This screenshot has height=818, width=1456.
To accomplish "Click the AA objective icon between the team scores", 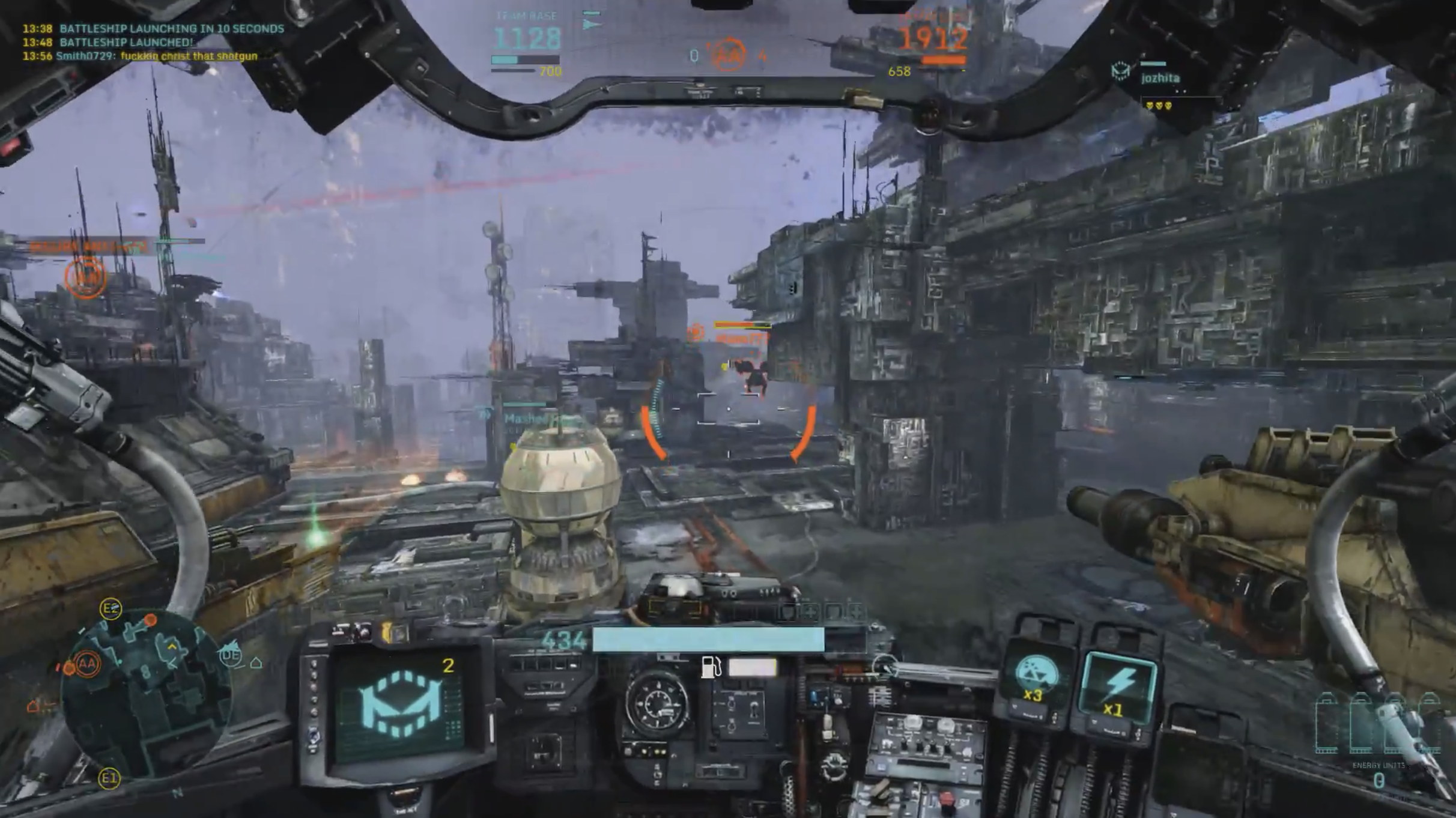I will point(729,55).
